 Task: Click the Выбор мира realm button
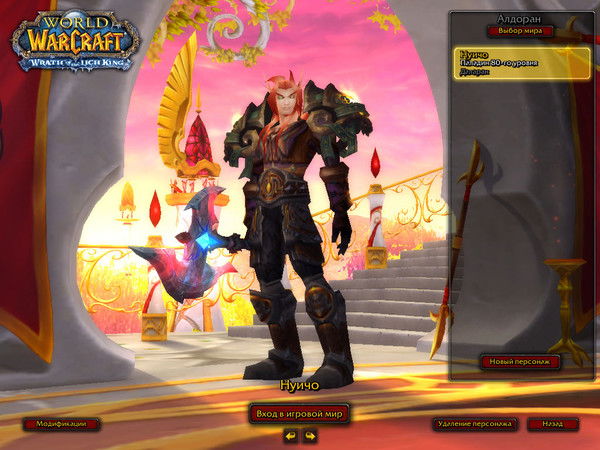520,31
